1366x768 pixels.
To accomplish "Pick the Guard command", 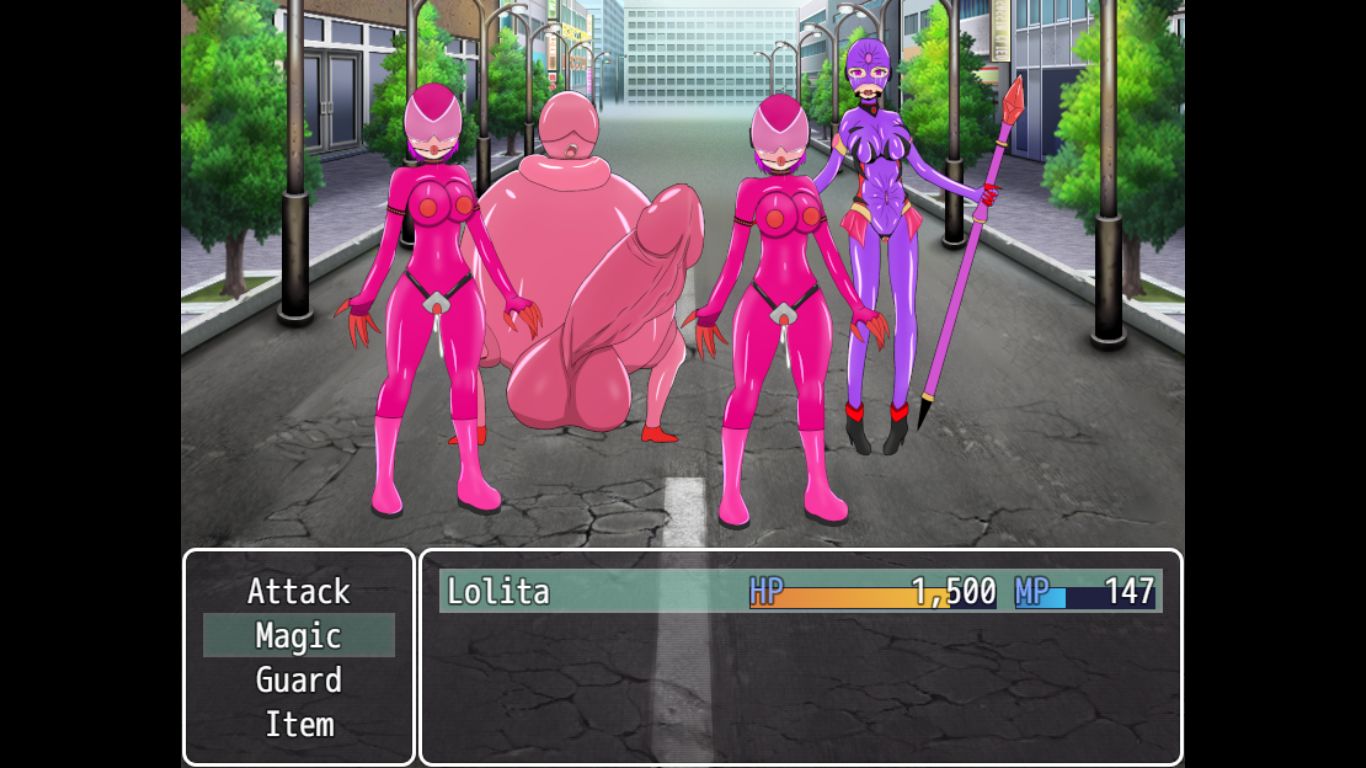I will tap(298, 680).
